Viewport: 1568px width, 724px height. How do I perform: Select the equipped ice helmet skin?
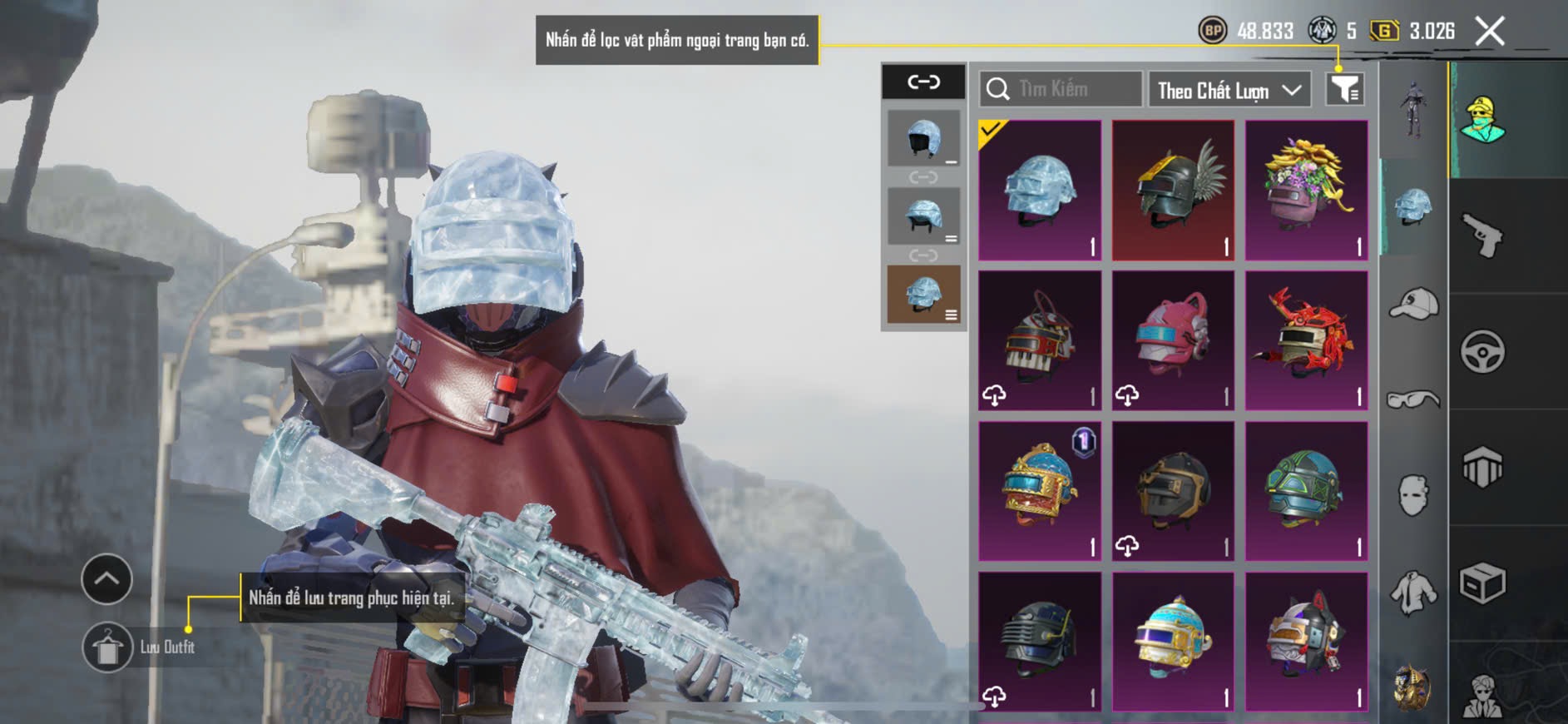pos(1040,191)
